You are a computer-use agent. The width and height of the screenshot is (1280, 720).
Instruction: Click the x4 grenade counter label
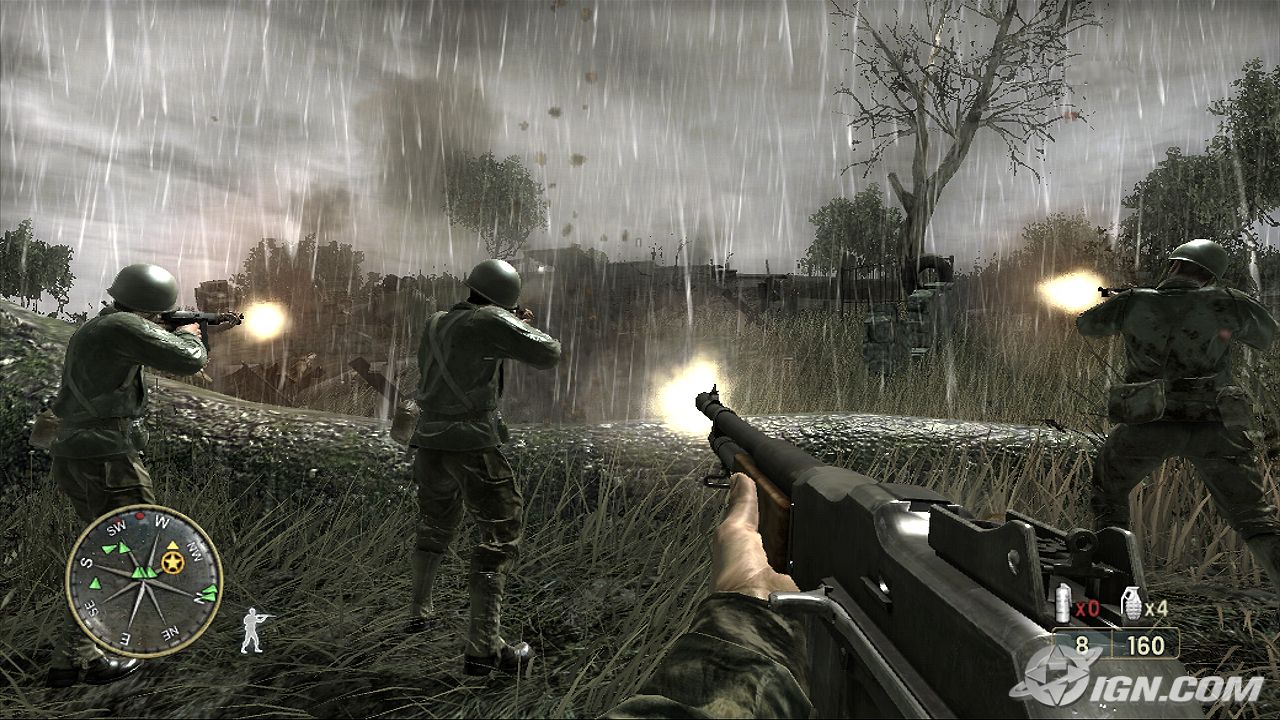tap(1157, 608)
